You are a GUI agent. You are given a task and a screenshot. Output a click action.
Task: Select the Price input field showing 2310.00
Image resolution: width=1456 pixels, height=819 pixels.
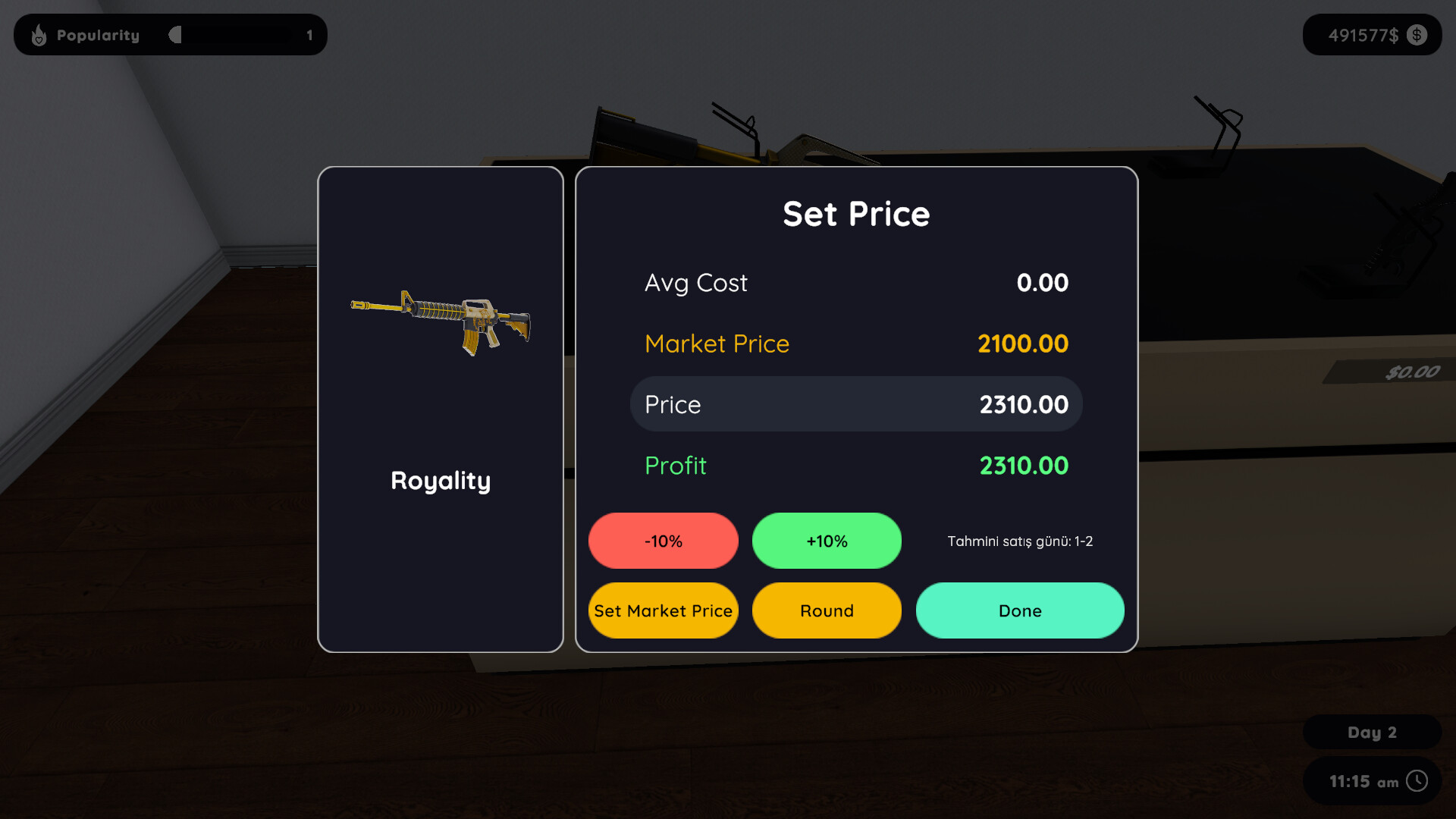[855, 403]
